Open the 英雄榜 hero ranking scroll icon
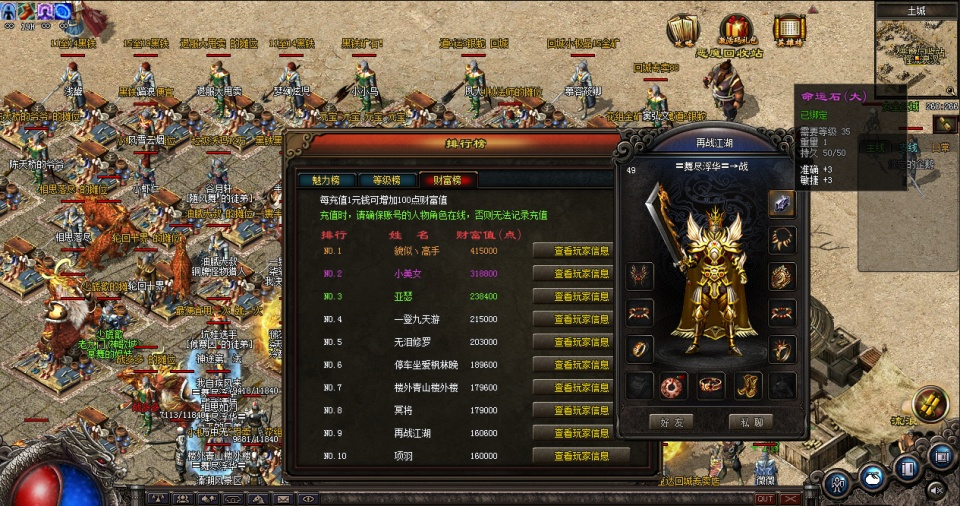The image size is (960, 506). 789,31
